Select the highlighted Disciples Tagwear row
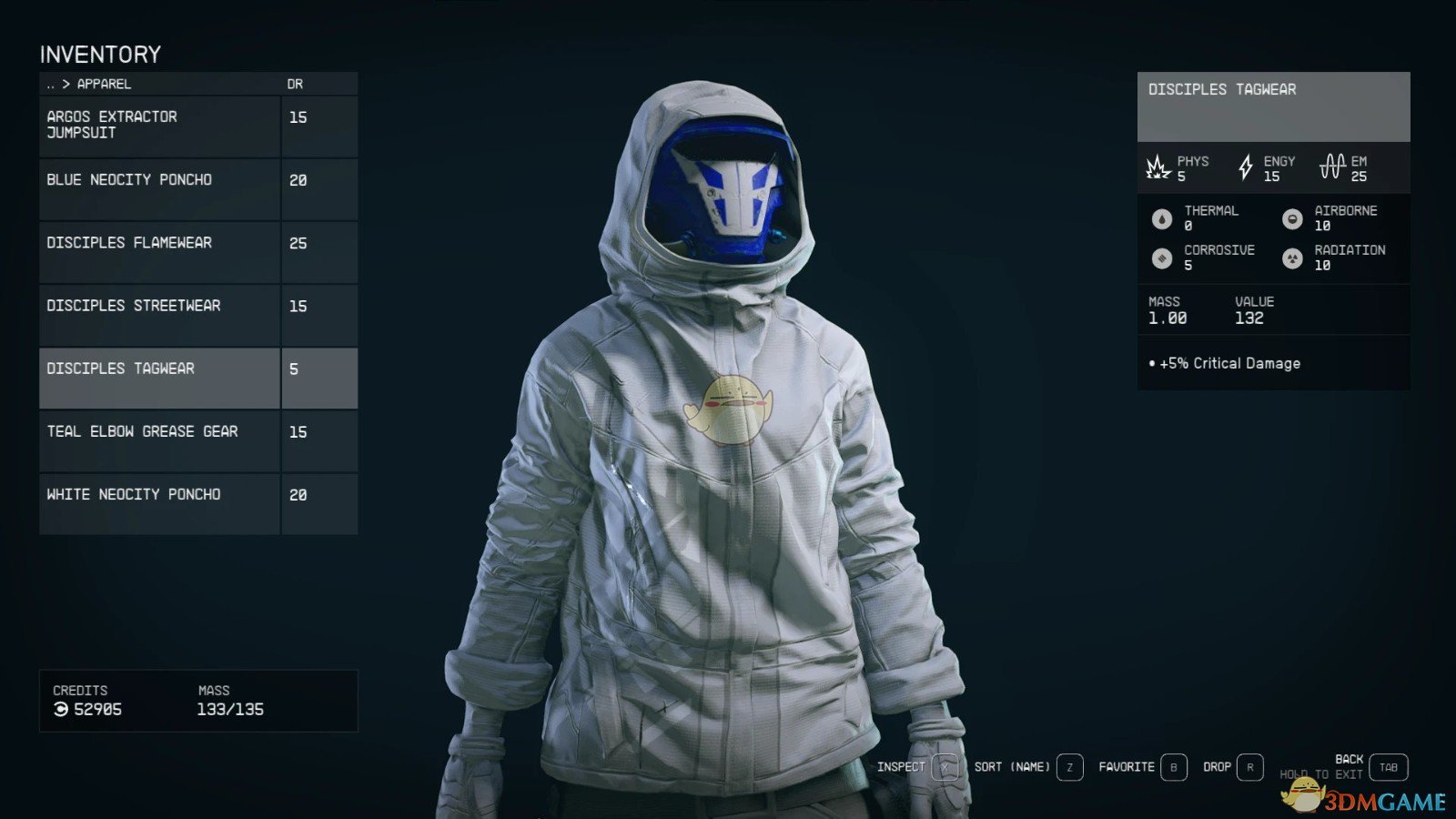Screen dimensions: 1456x819 [159, 377]
